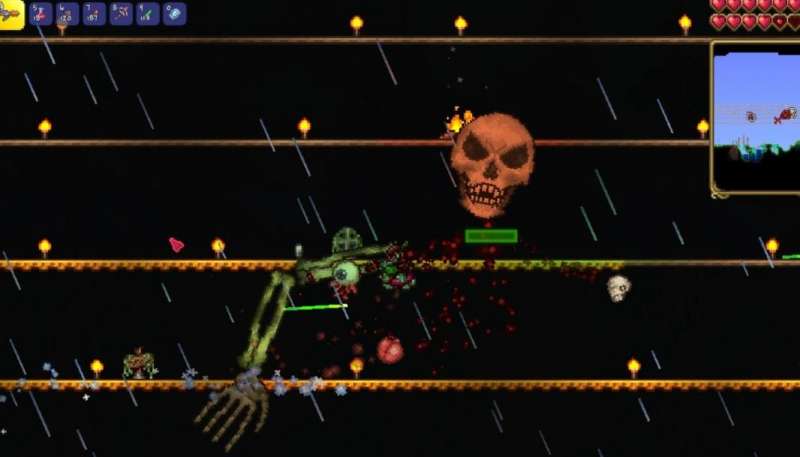Select the highlighted yellow hotbar slot
The image size is (800, 457).
(x=11, y=14)
